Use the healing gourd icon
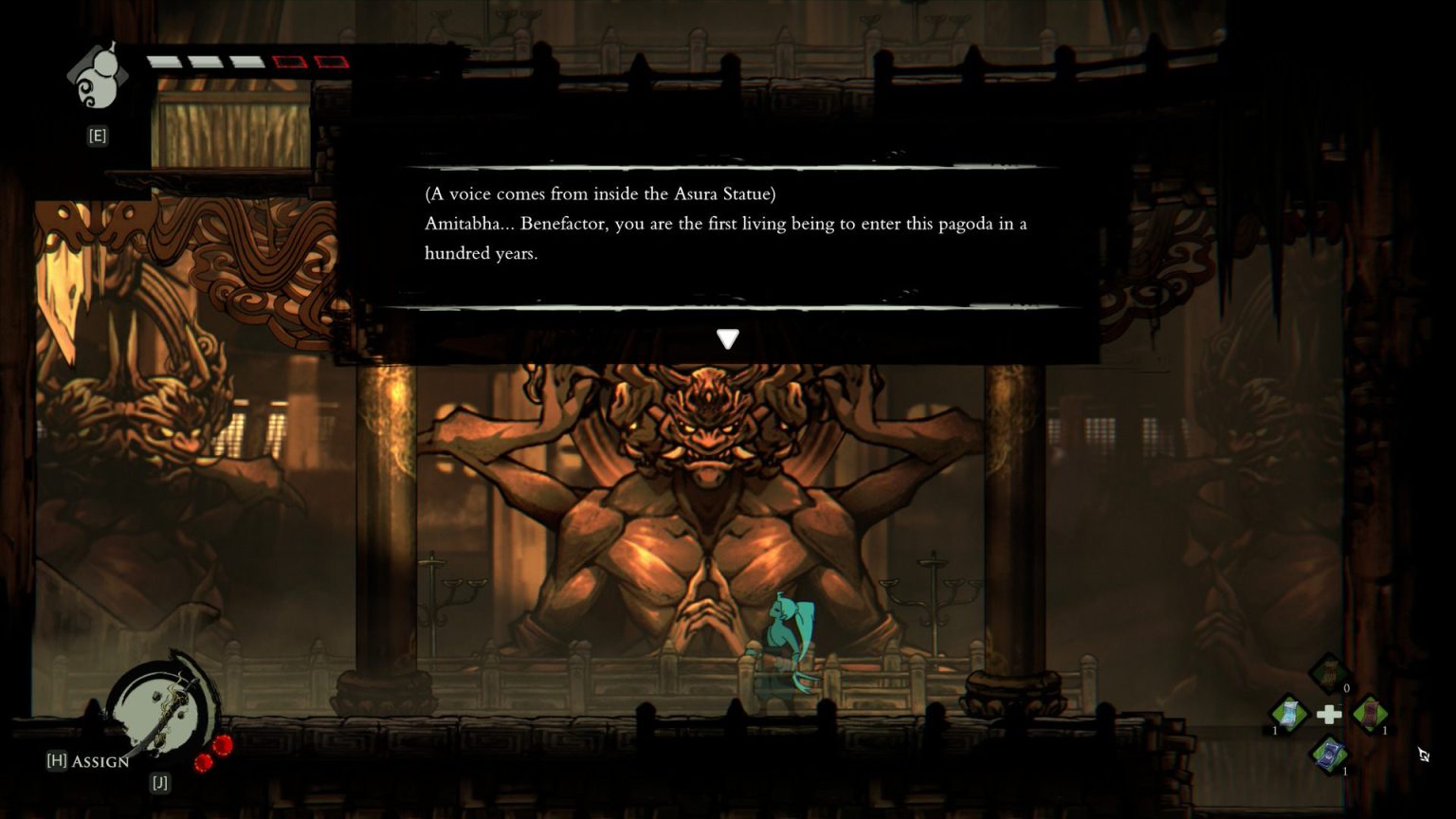Viewport: 1456px width, 819px height. click(x=98, y=77)
